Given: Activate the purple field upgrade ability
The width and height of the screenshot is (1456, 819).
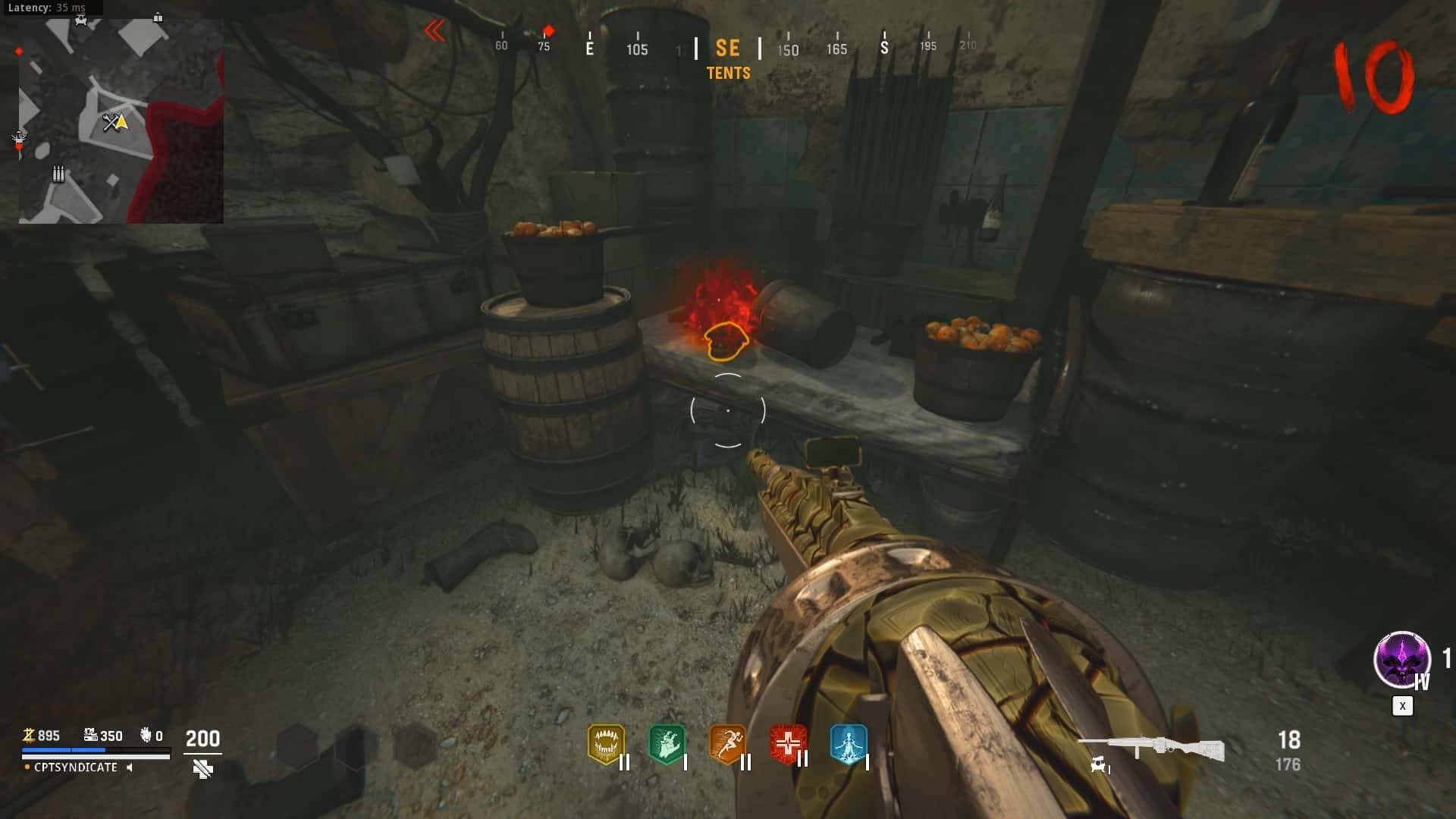Looking at the screenshot, I should 1401,659.
